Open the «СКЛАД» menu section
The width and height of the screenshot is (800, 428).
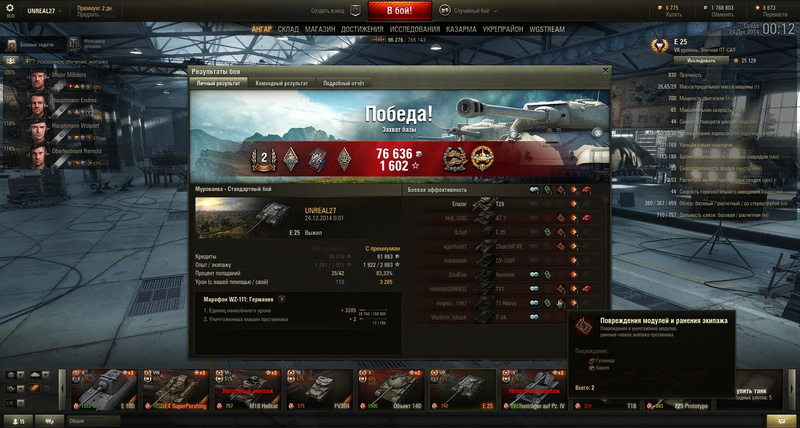point(288,30)
